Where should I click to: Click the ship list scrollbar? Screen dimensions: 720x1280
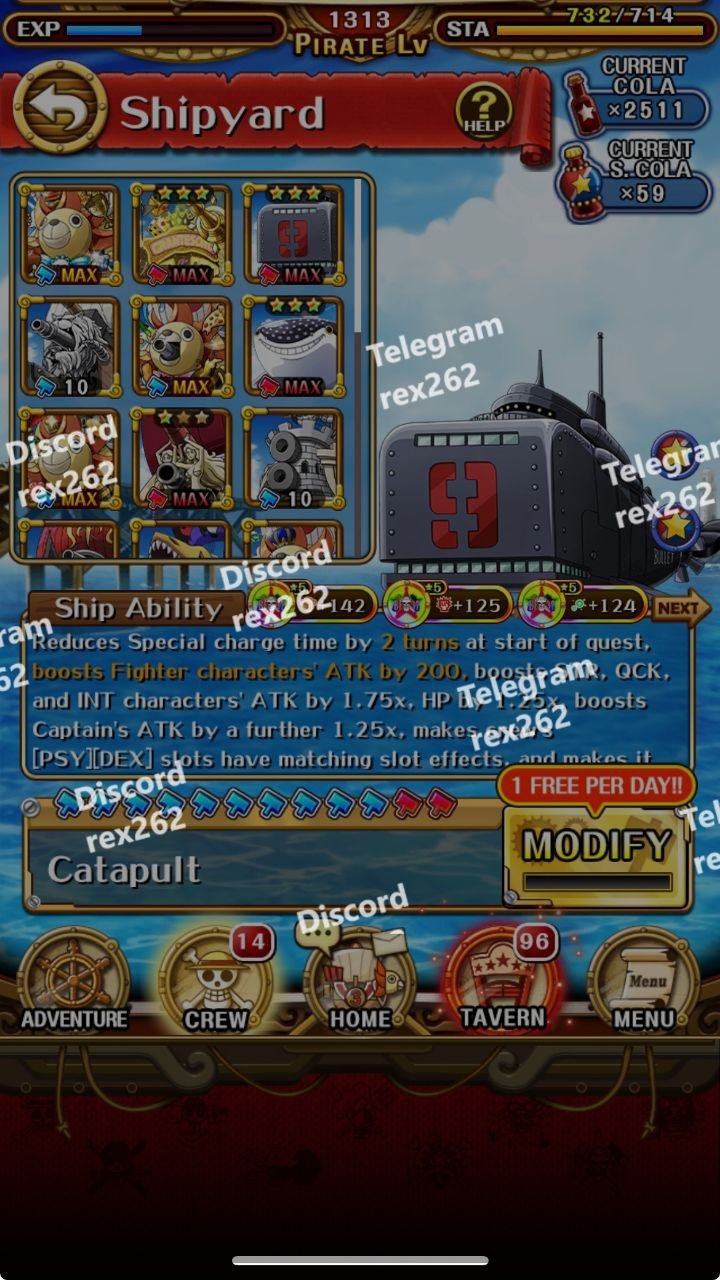[x=357, y=300]
